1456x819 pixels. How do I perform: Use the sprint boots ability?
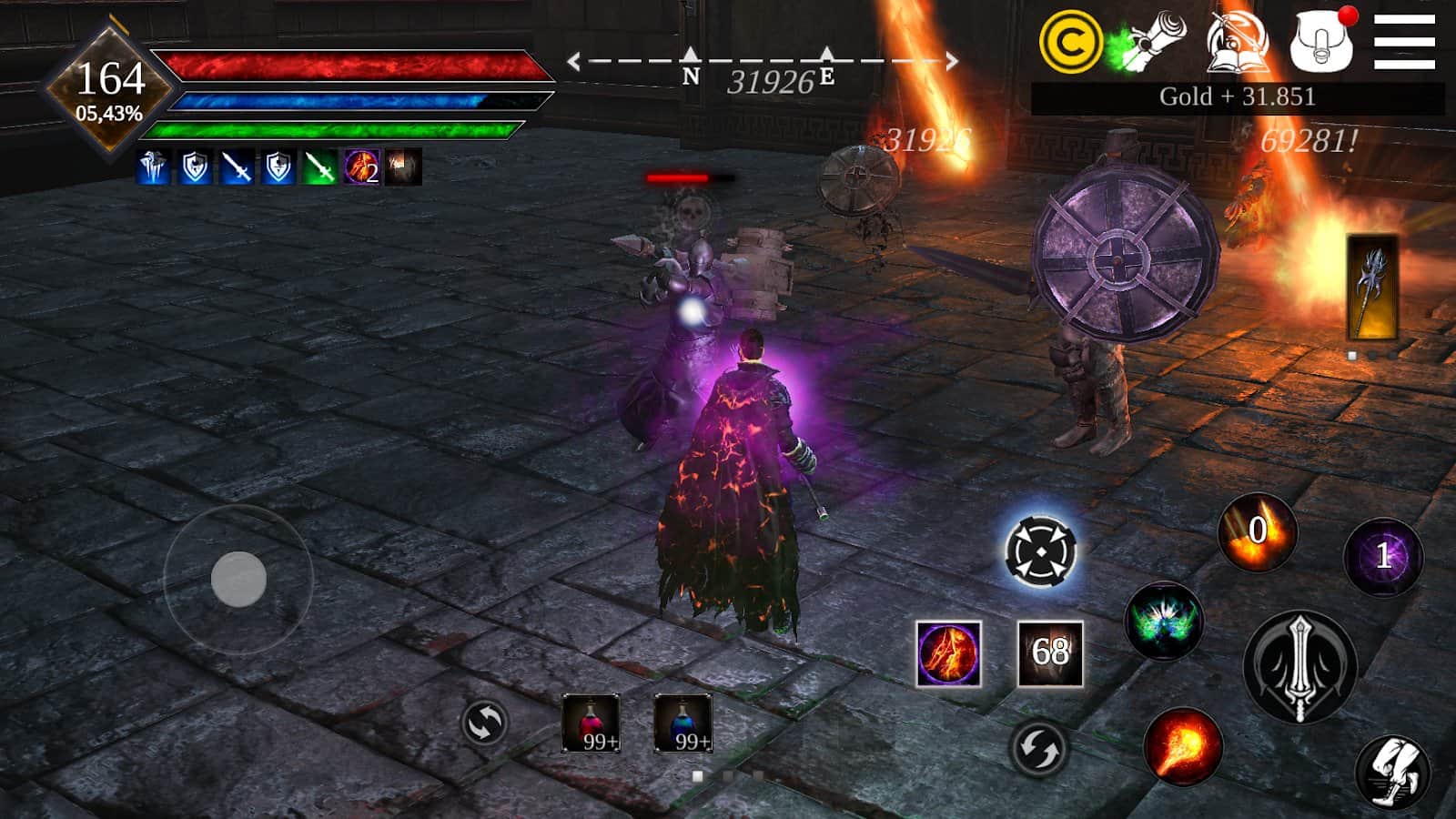pos(1392,772)
